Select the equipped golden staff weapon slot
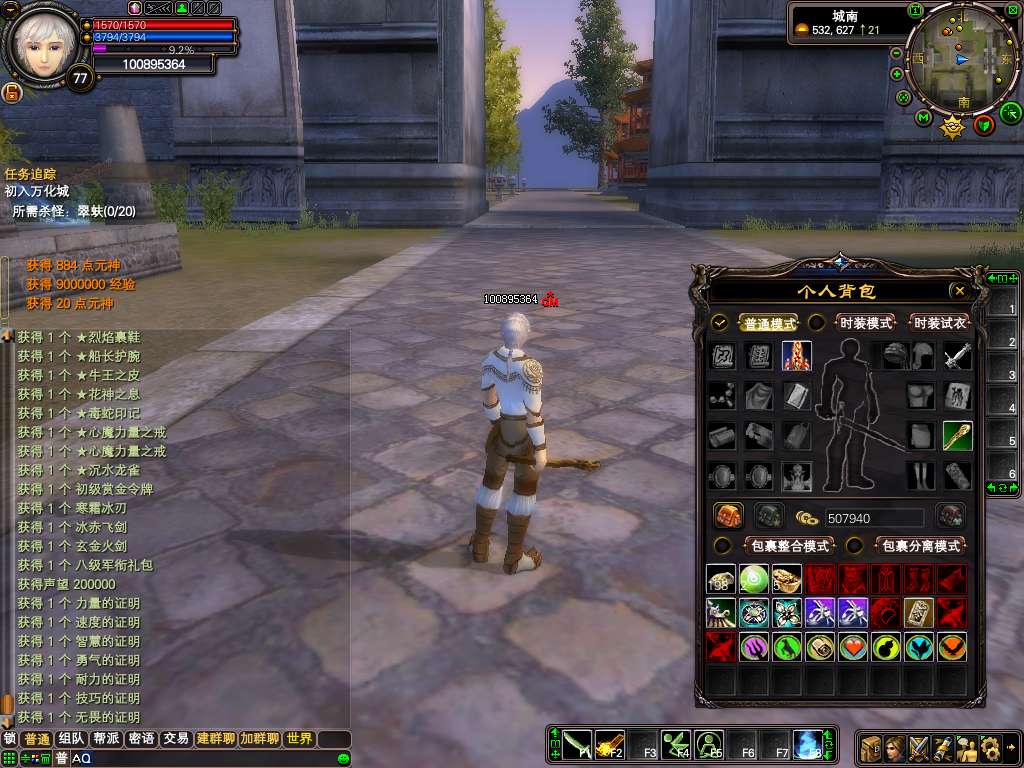 coord(957,436)
